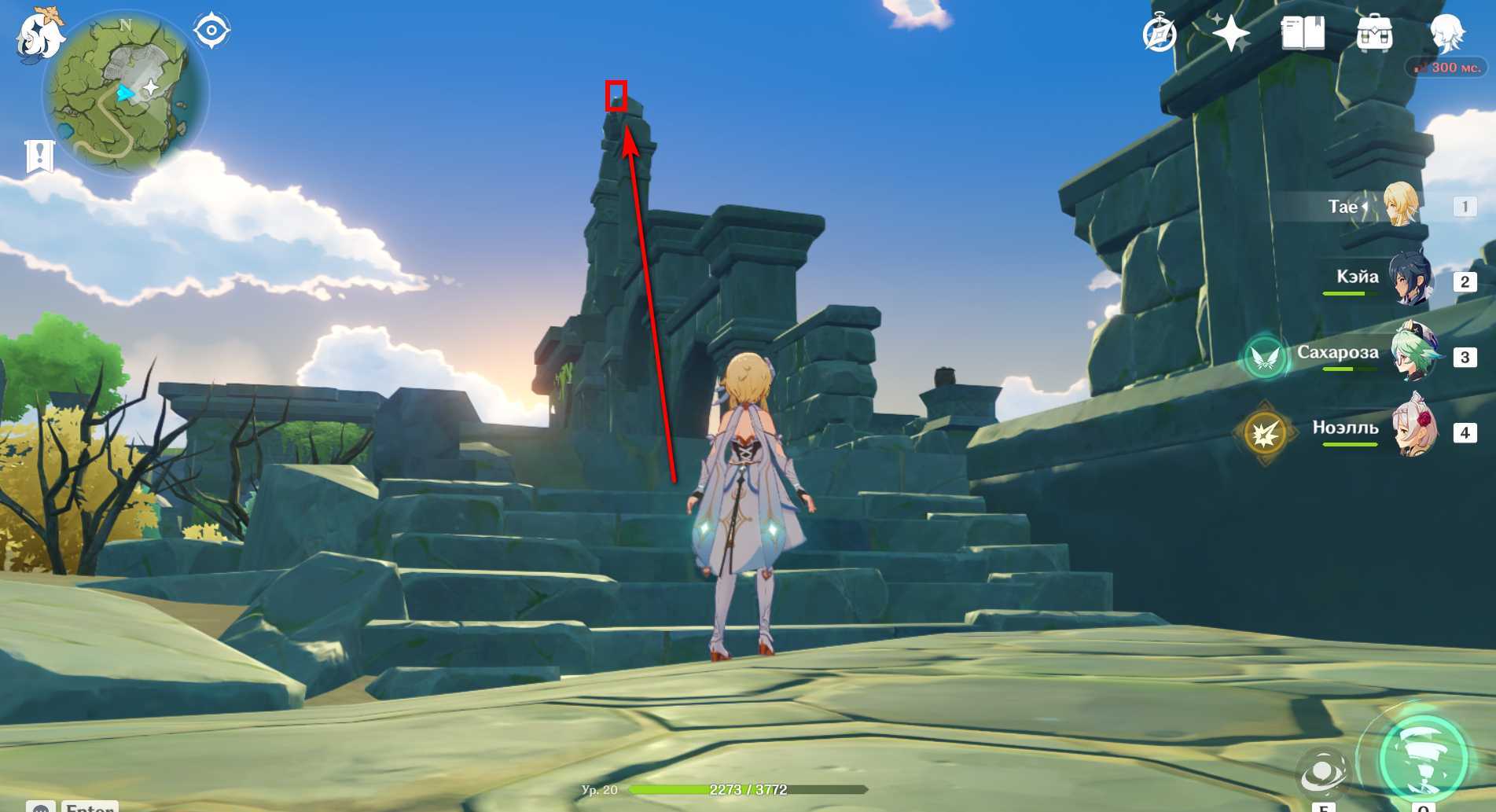Open the Wish star icon
The width and height of the screenshot is (1496, 812).
click(1230, 34)
